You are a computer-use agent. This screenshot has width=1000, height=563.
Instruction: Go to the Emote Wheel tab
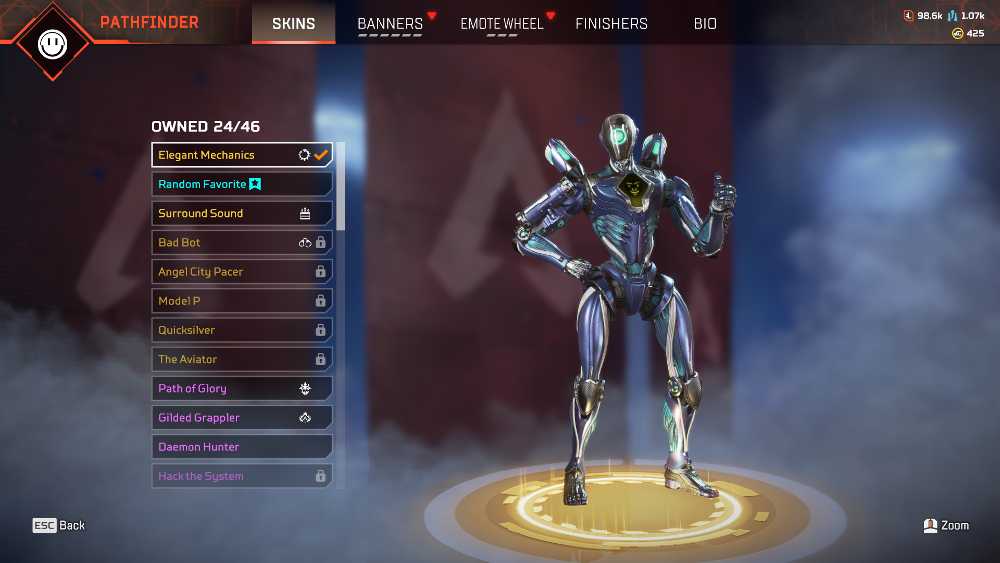point(501,24)
